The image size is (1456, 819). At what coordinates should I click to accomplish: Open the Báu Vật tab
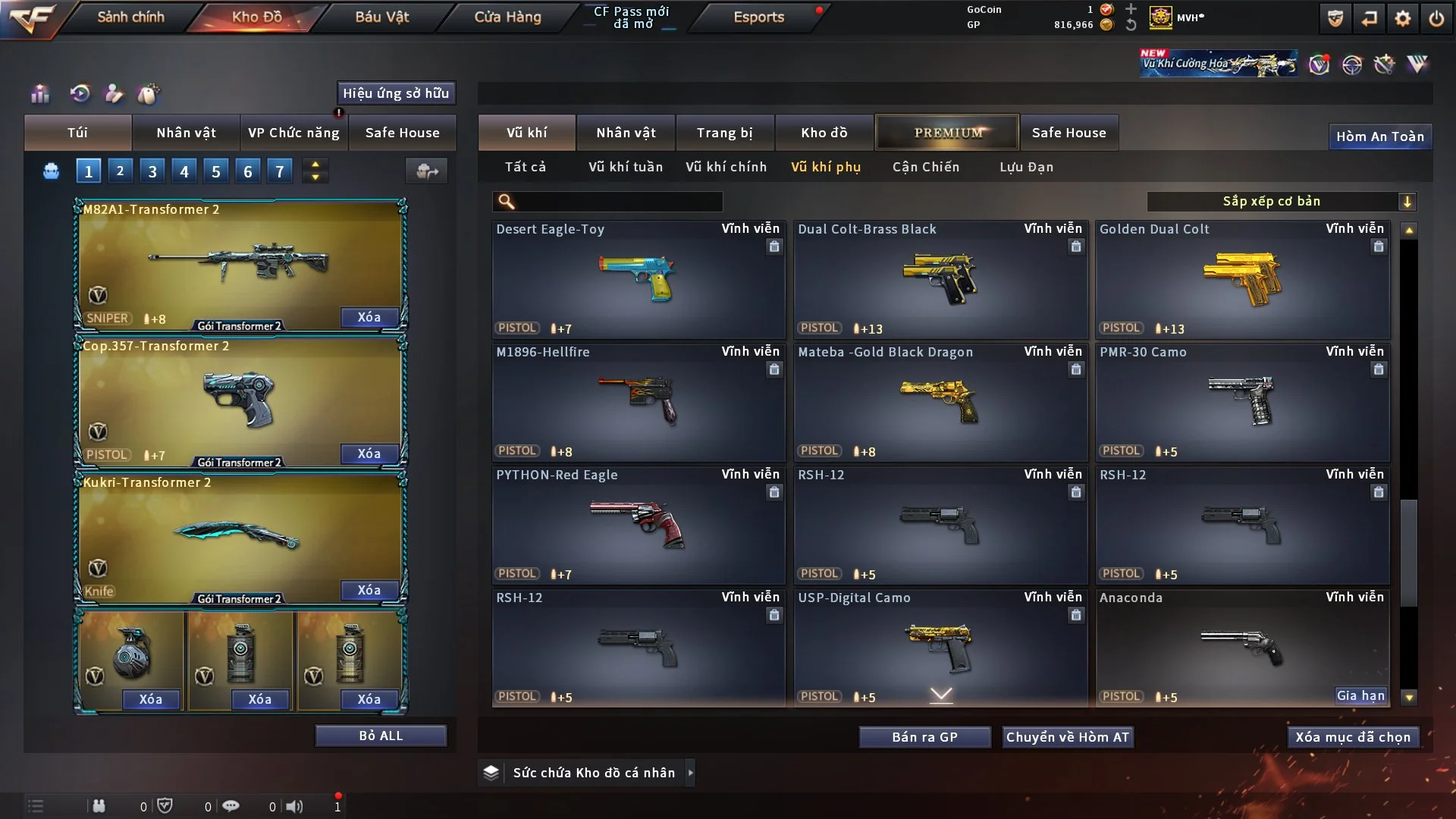[381, 17]
